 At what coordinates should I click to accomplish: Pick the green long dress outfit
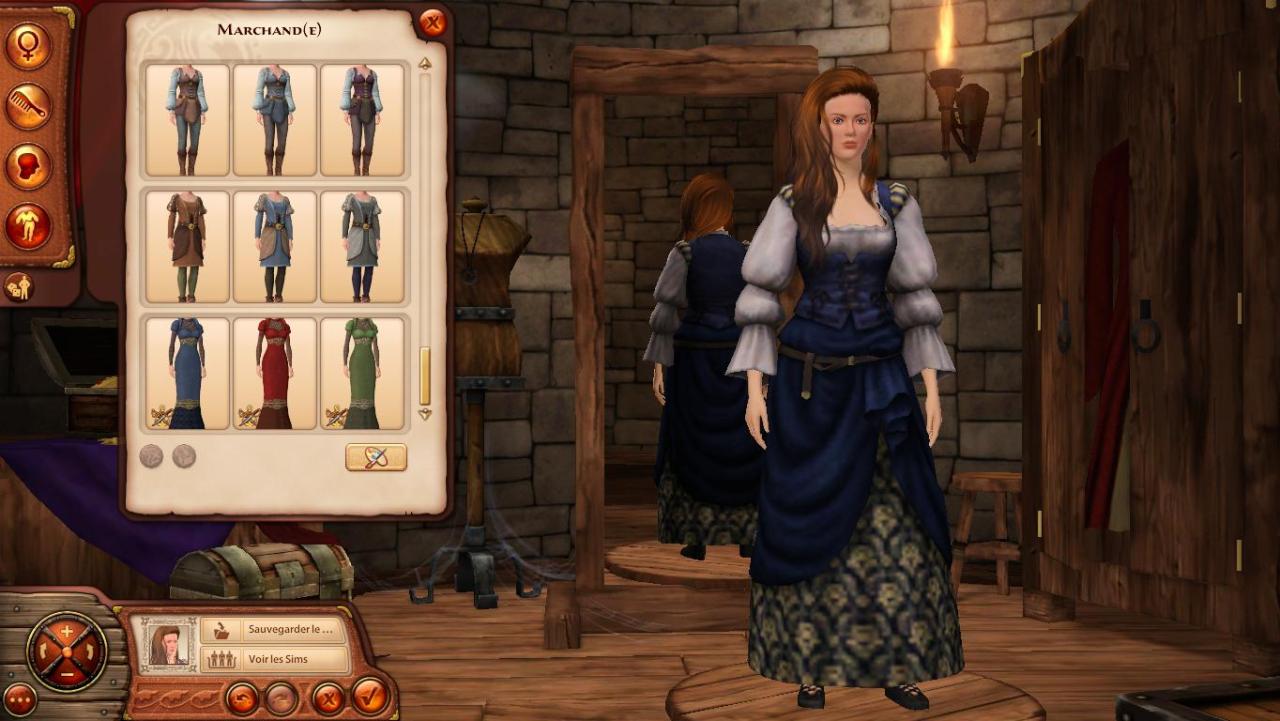click(x=362, y=373)
